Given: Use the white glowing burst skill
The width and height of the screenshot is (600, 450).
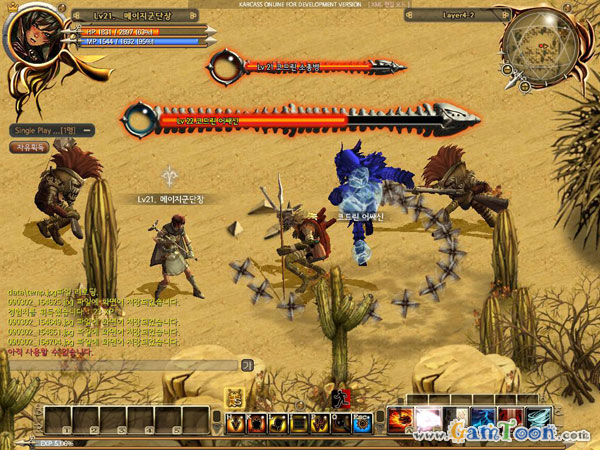Looking at the screenshot, I should pos(429,419).
